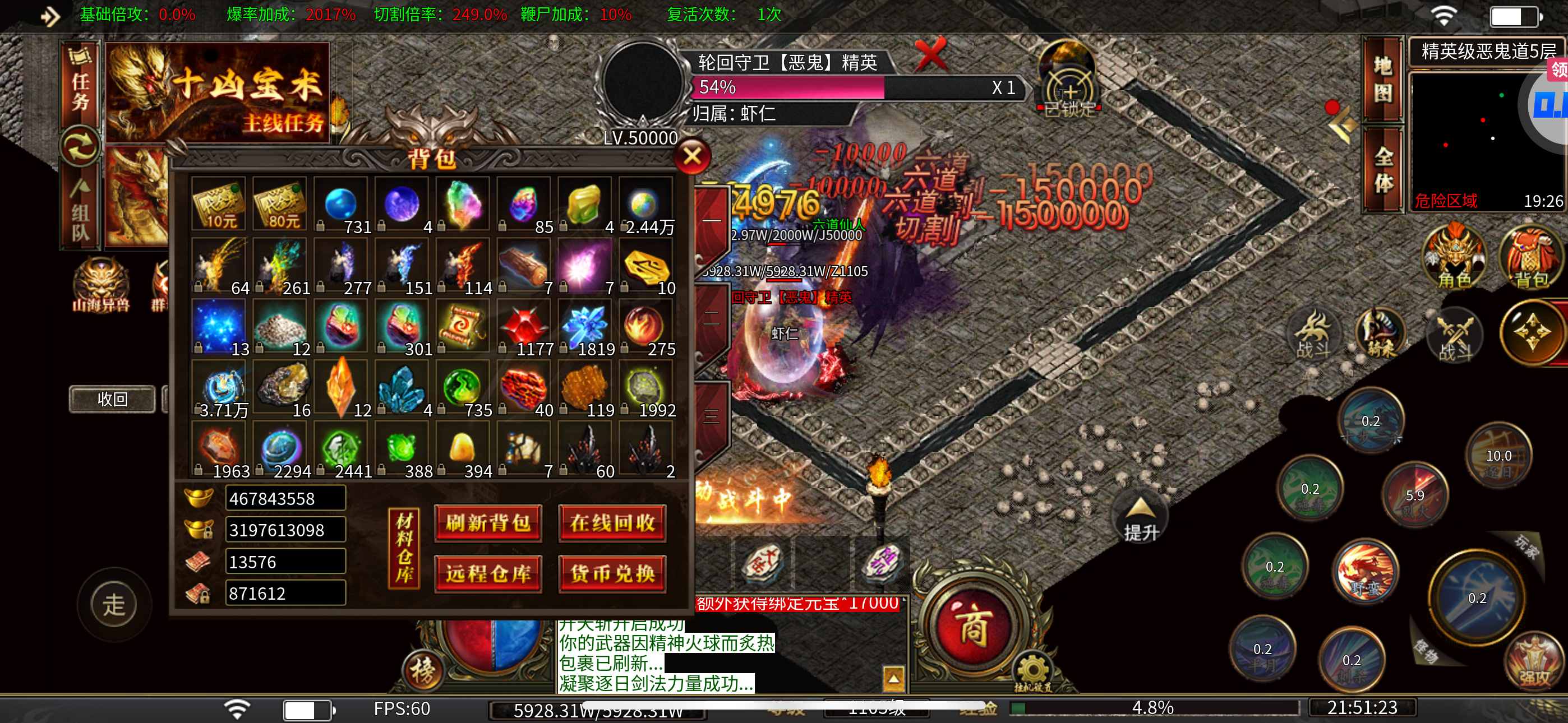Open the 背包 bag icon on right
The width and height of the screenshot is (1568, 723).
pyautogui.click(x=1530, y=257)
